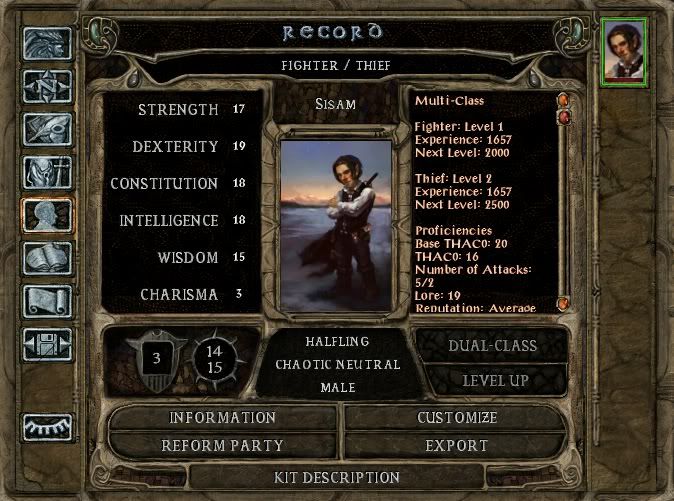Open the area map compass icon

[x=47, y=87]
